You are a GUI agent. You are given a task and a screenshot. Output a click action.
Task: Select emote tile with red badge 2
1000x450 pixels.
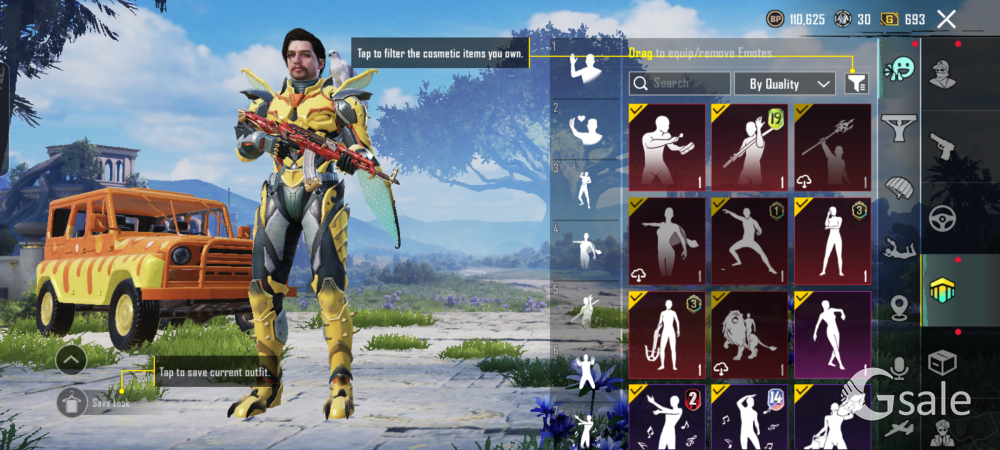click(667, 417)
